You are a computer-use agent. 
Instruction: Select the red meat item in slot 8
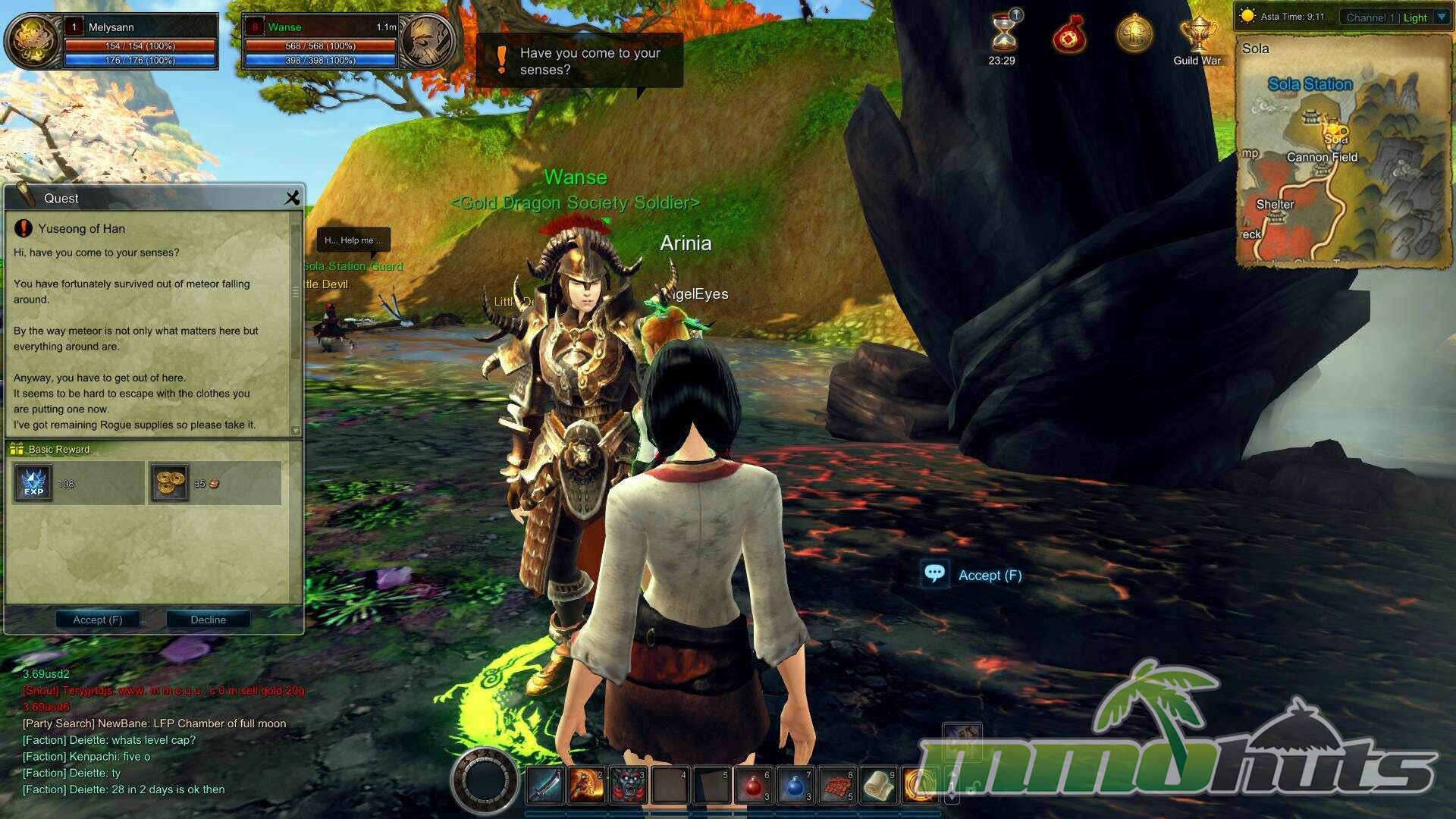pos(836,786)
